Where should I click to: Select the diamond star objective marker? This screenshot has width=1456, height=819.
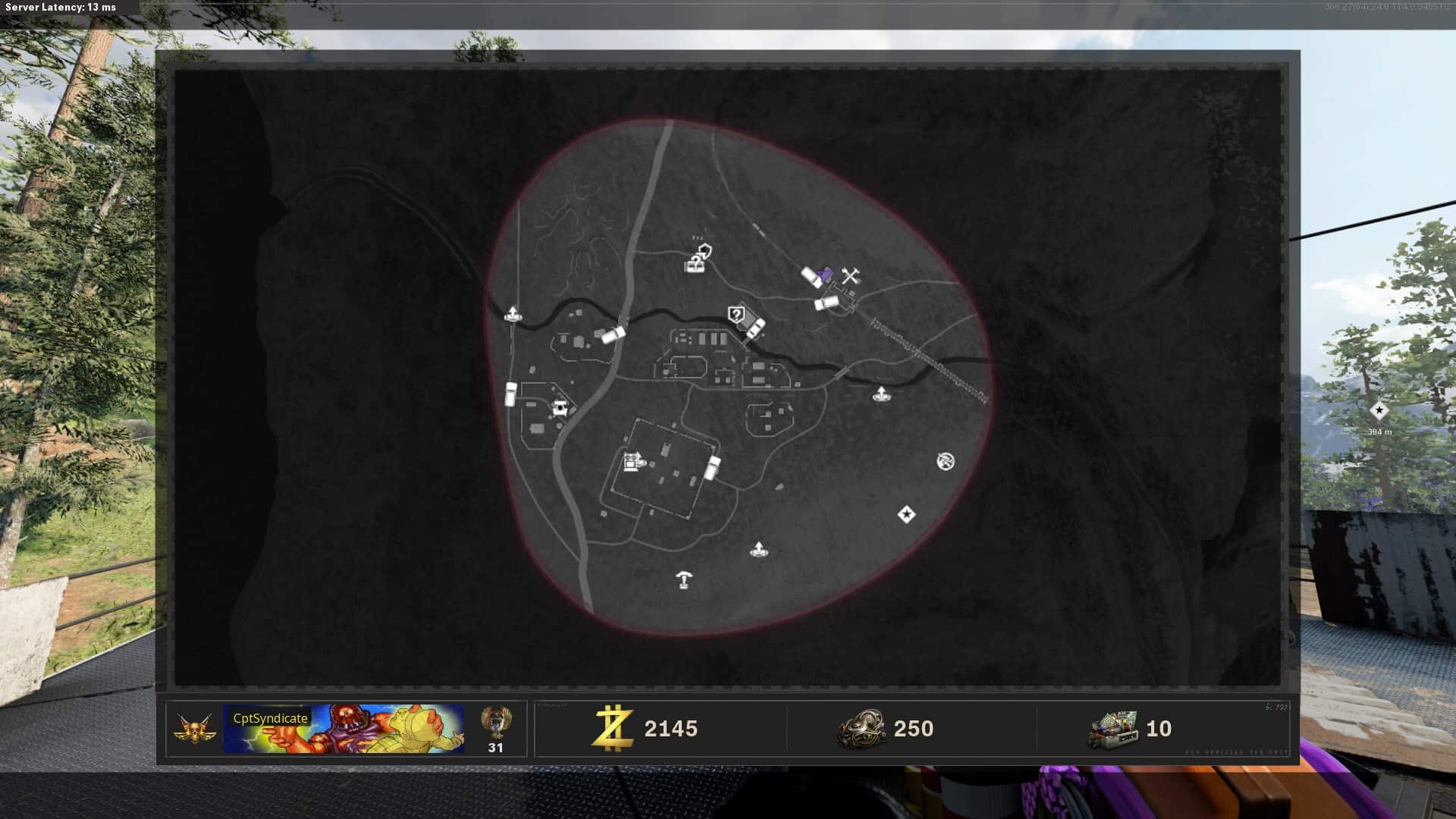click(906, 515)
